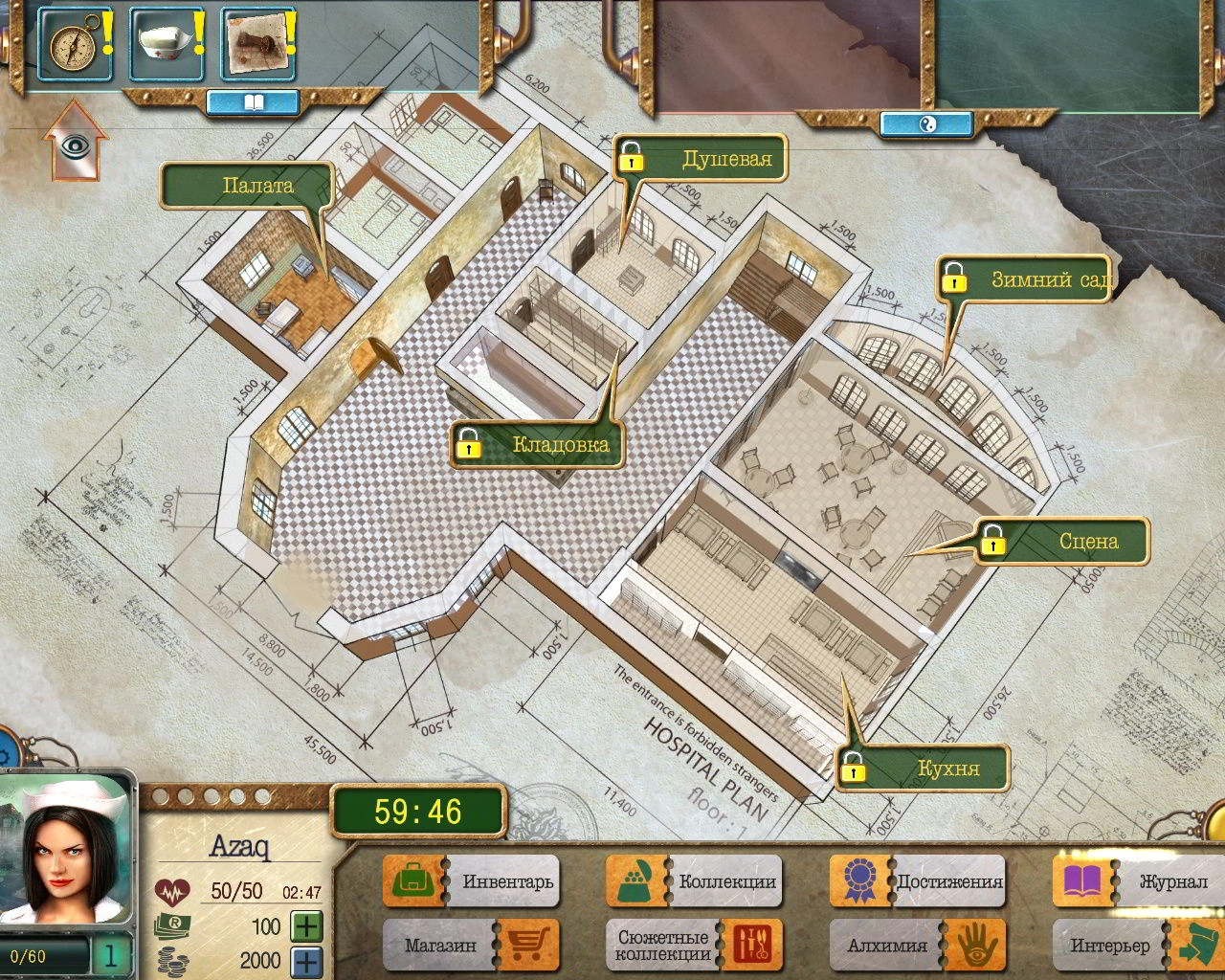
Task: Open the old photo quest icon
Action: click(x=256, y=44)
